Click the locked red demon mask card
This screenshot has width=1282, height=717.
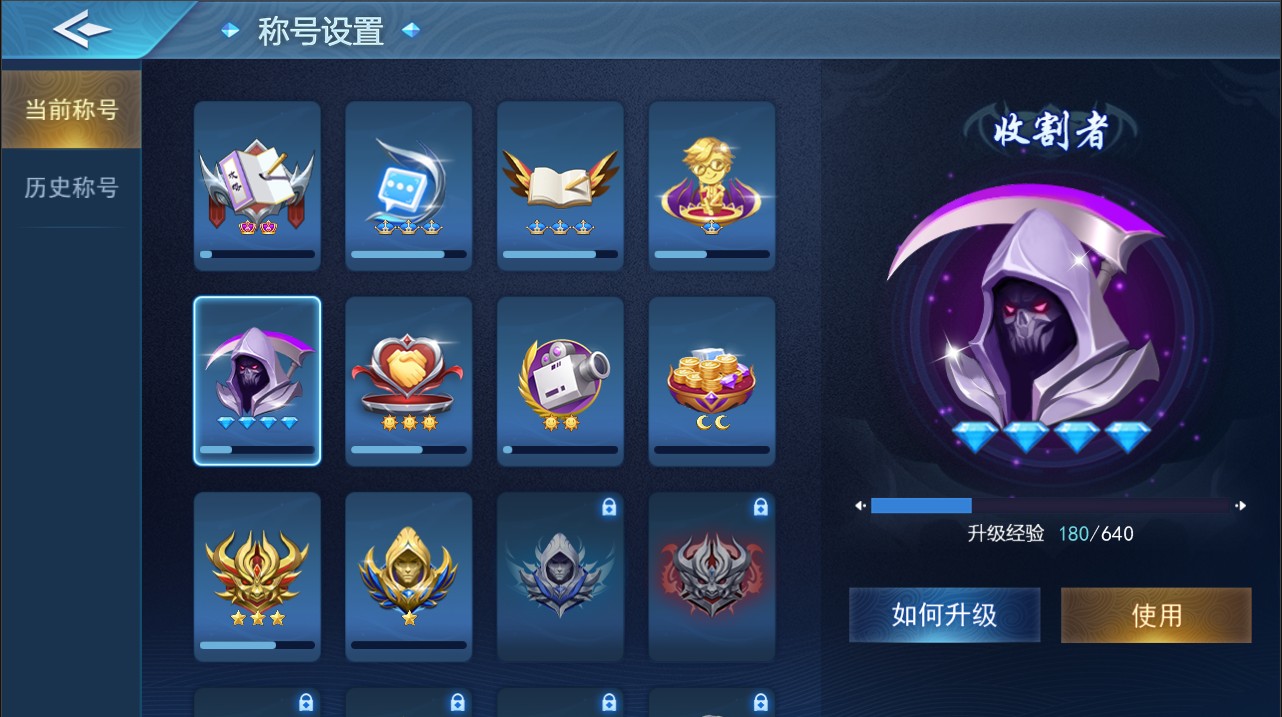(x=712, y=576)
